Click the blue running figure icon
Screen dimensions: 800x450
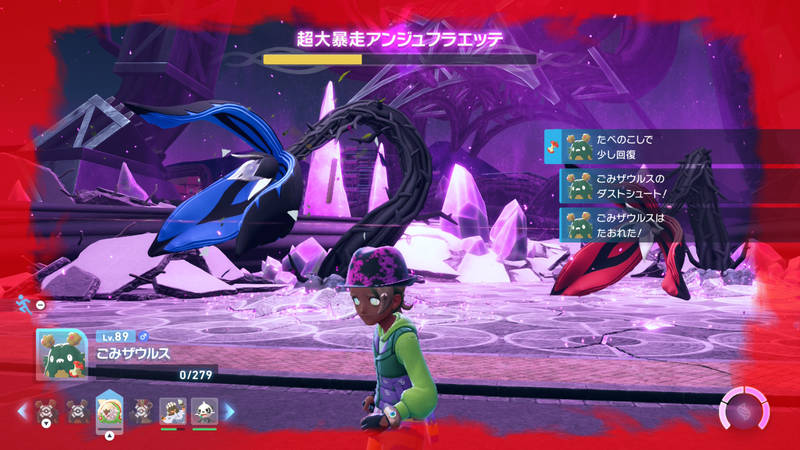24,302
